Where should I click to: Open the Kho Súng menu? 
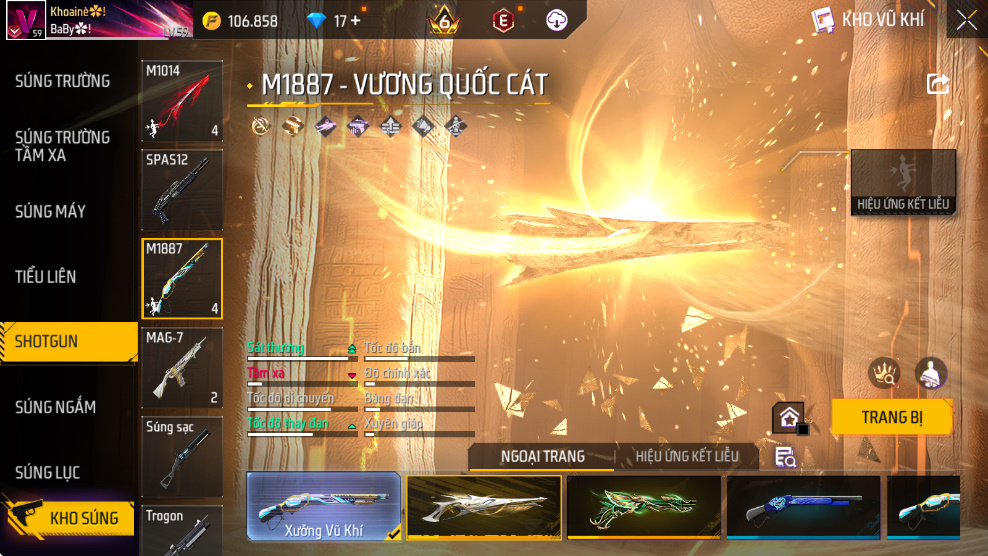[x=68, y=518]
